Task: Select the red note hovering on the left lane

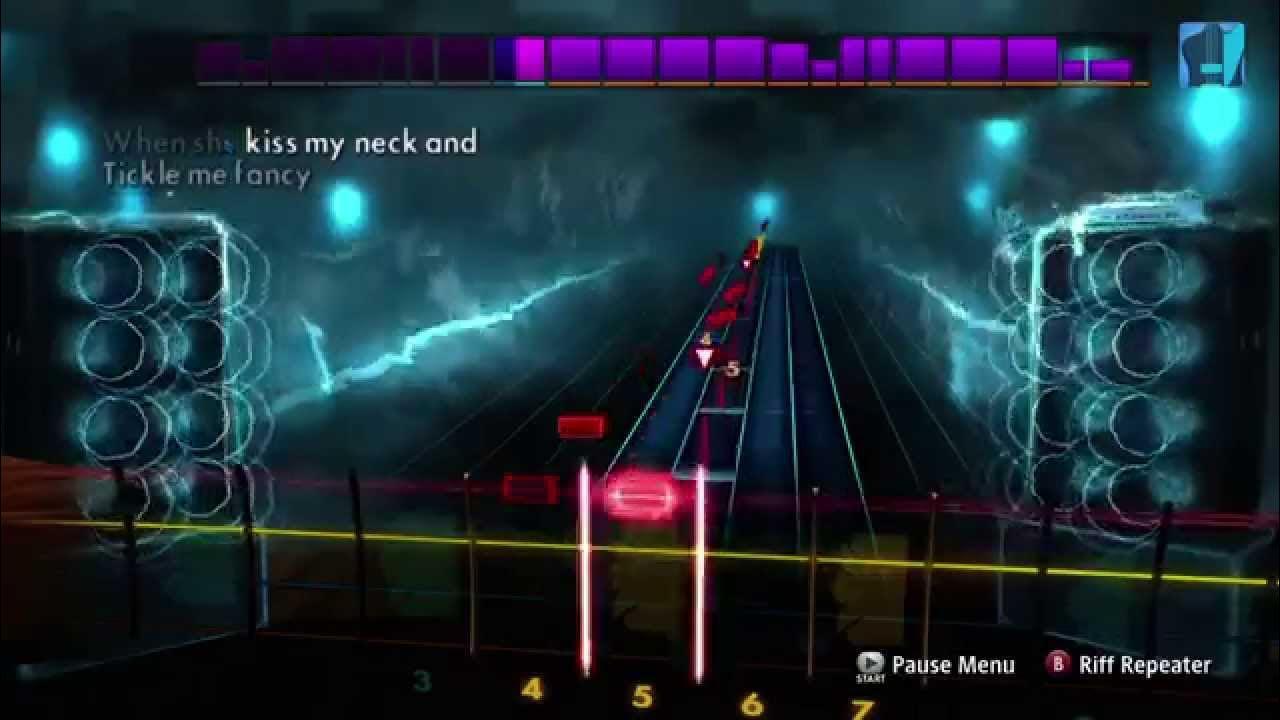Action: (x=530, y=490)
